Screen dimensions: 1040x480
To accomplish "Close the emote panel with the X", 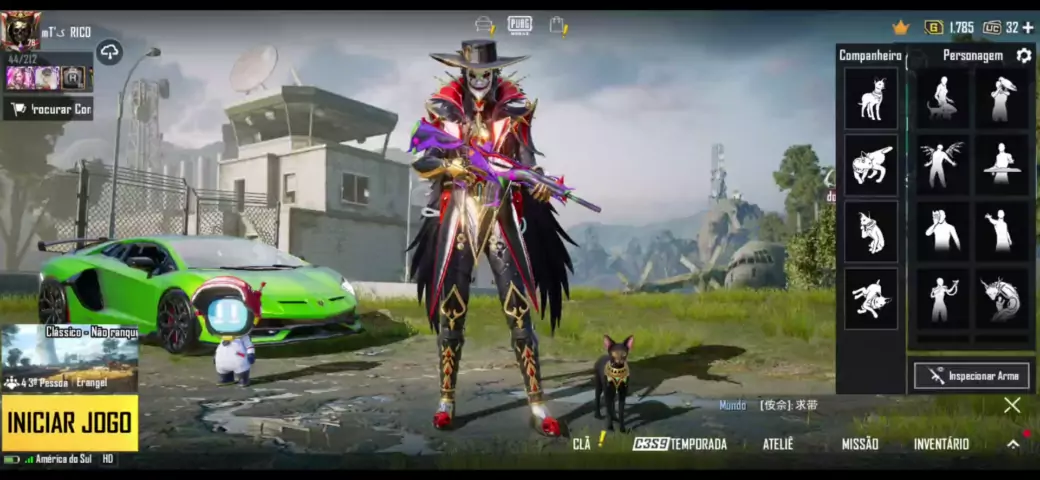I will click(x=1012, y=405).
